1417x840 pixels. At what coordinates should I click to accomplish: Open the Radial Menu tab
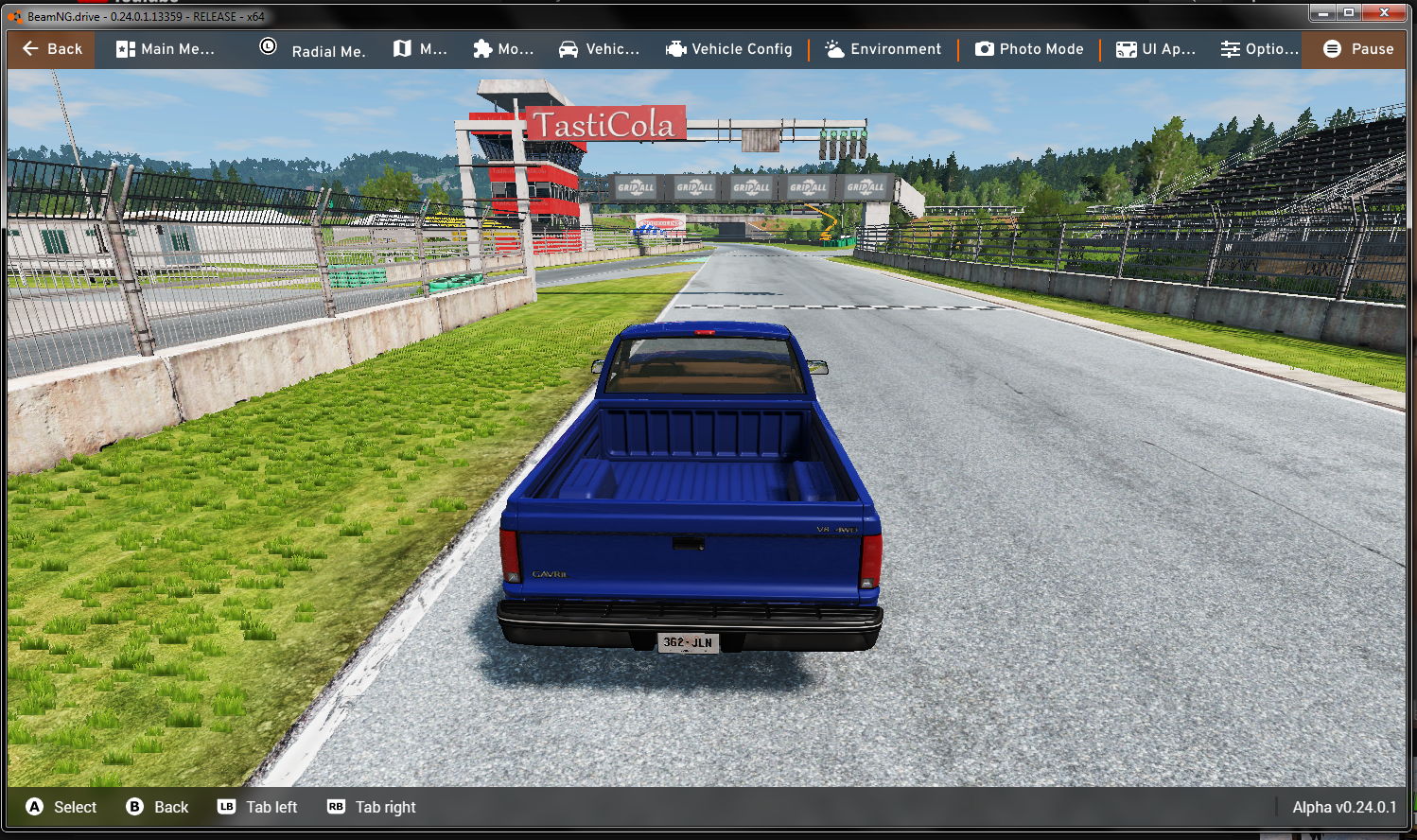312,49
